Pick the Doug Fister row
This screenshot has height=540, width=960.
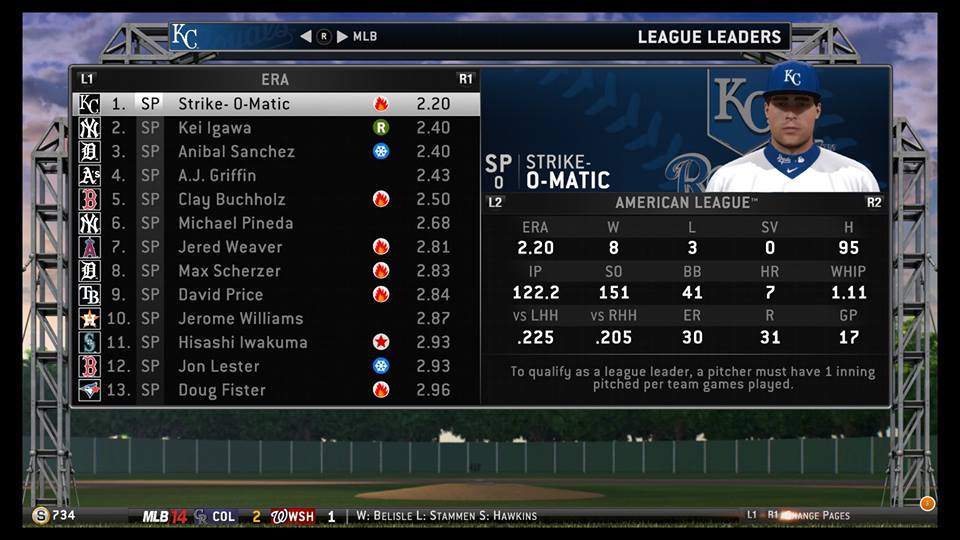click(222, 390)
